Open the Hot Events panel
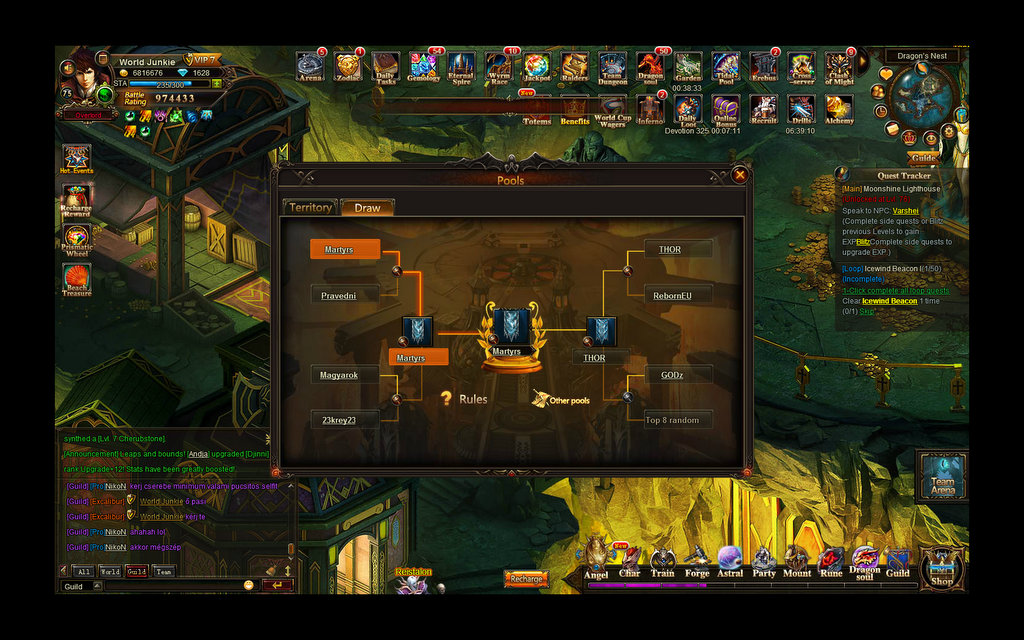Viewport: 1024px width, 640px height. pyautogui.click(x=77, y=158)
